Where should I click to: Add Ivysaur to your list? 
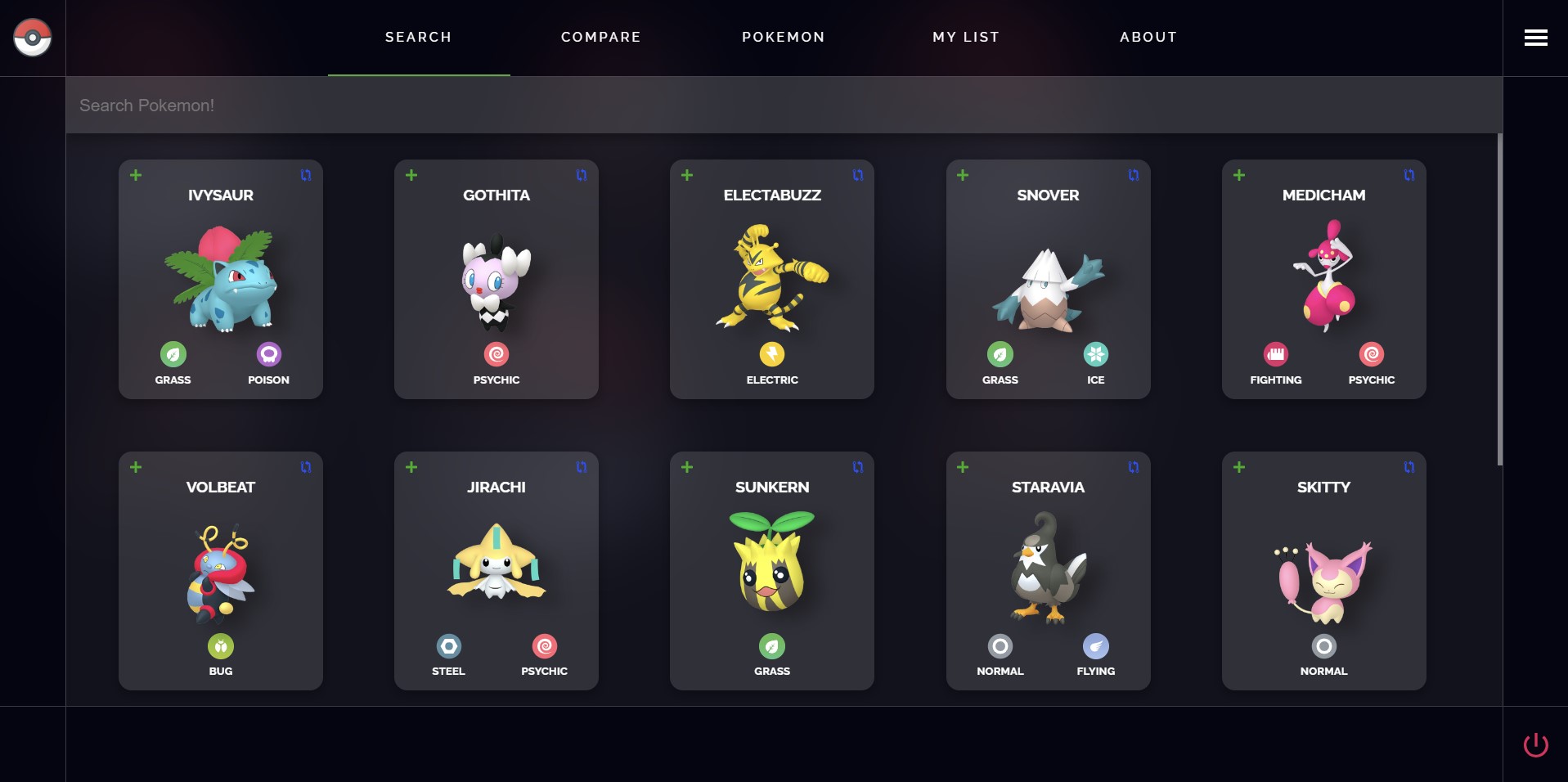136,174
